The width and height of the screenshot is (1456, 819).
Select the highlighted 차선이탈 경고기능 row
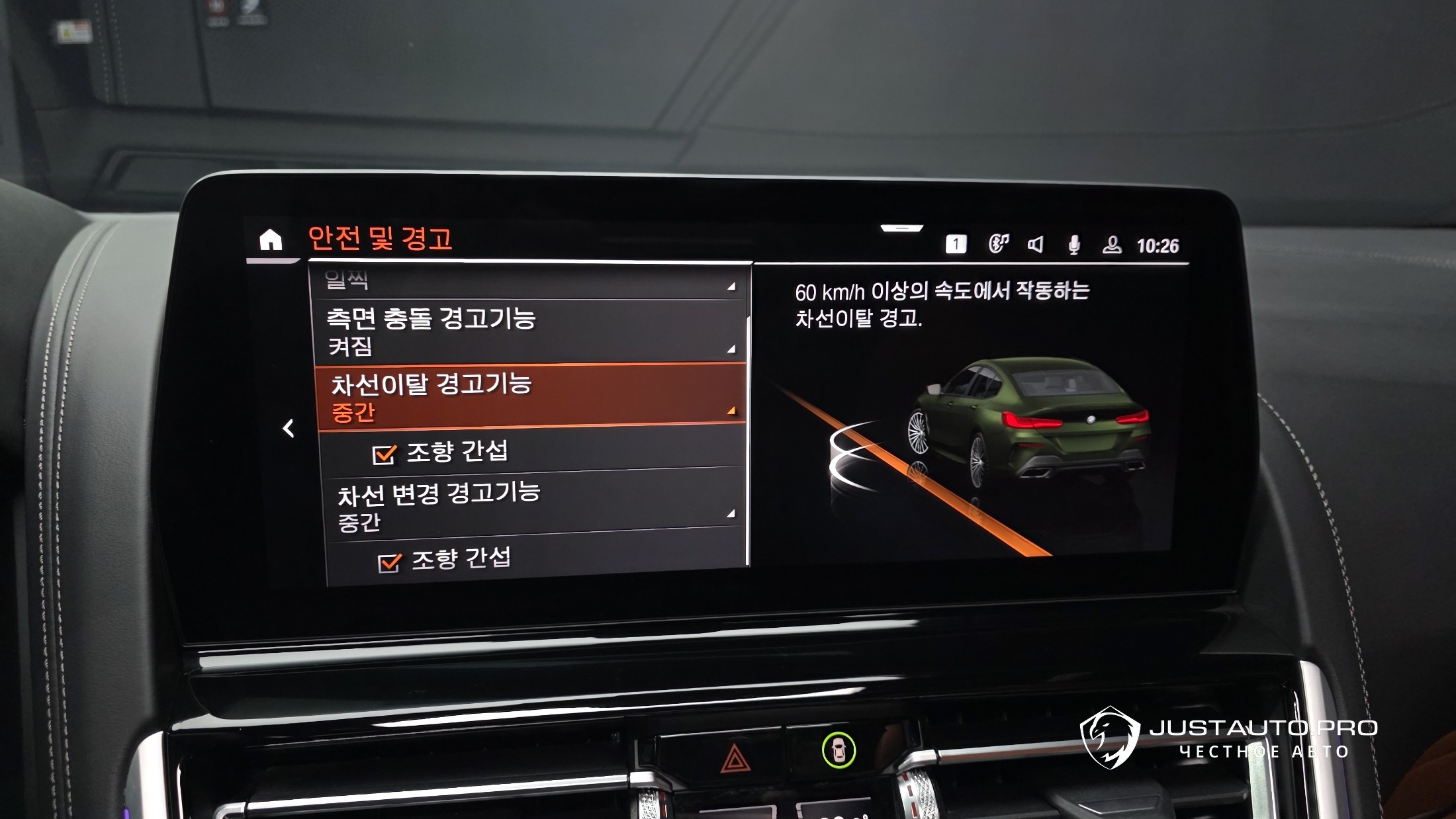[x=531, y=396]
